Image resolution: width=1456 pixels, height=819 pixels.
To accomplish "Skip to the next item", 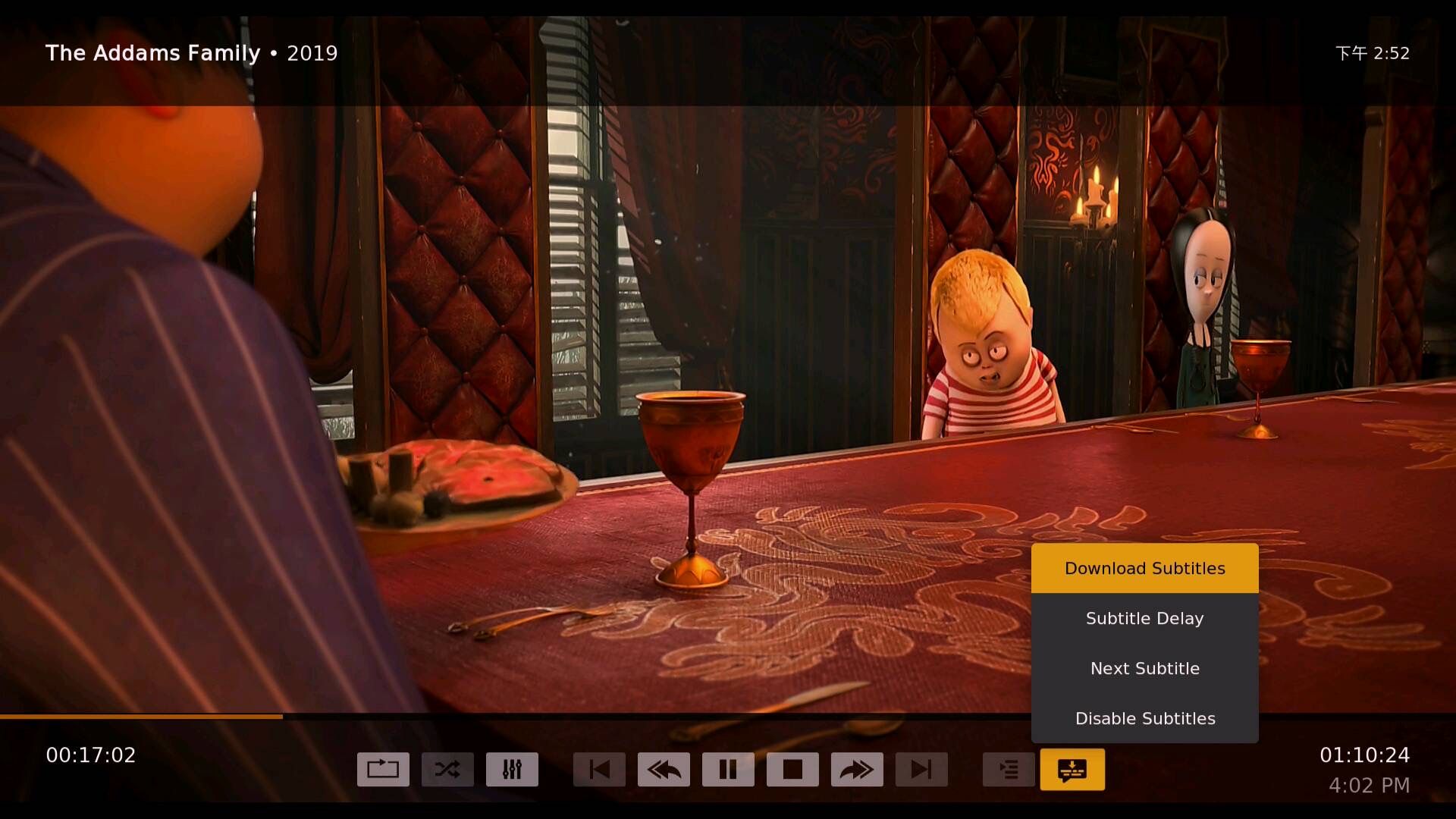I will coord(921,770).
